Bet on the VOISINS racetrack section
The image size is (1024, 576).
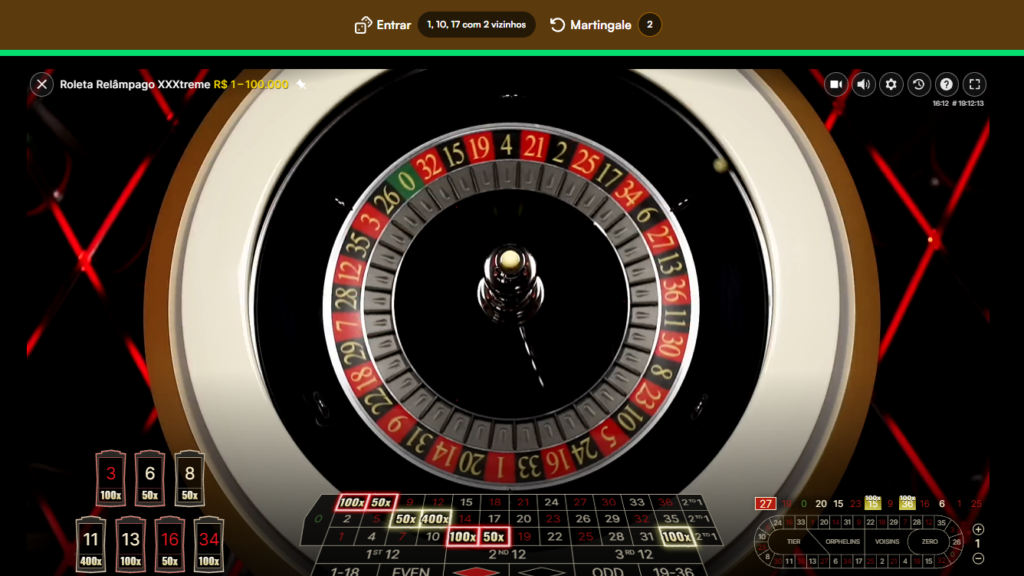click(x=887, y=542)
